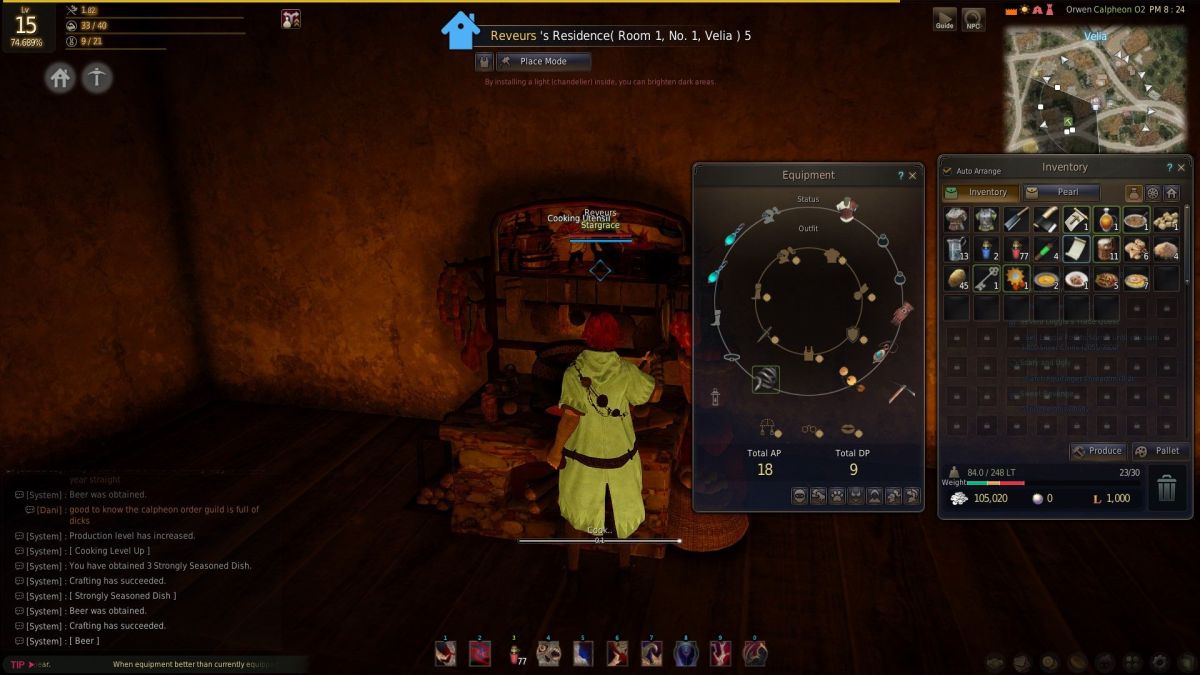Open the Produce crafting button
This screenshot has width=1200, height=675.
[x=1097, y=451]
